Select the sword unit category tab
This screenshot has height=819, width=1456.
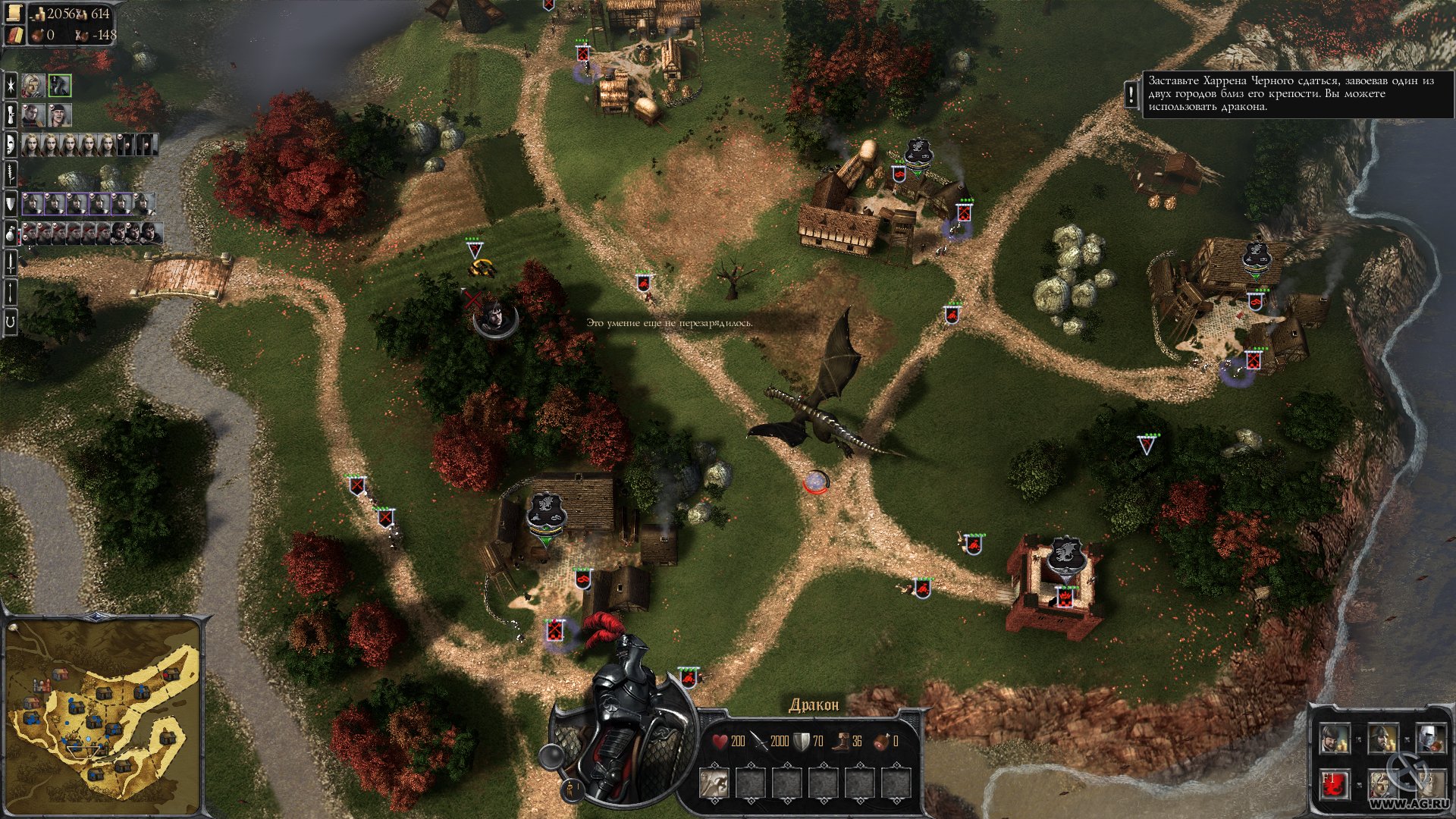[11, 263]
